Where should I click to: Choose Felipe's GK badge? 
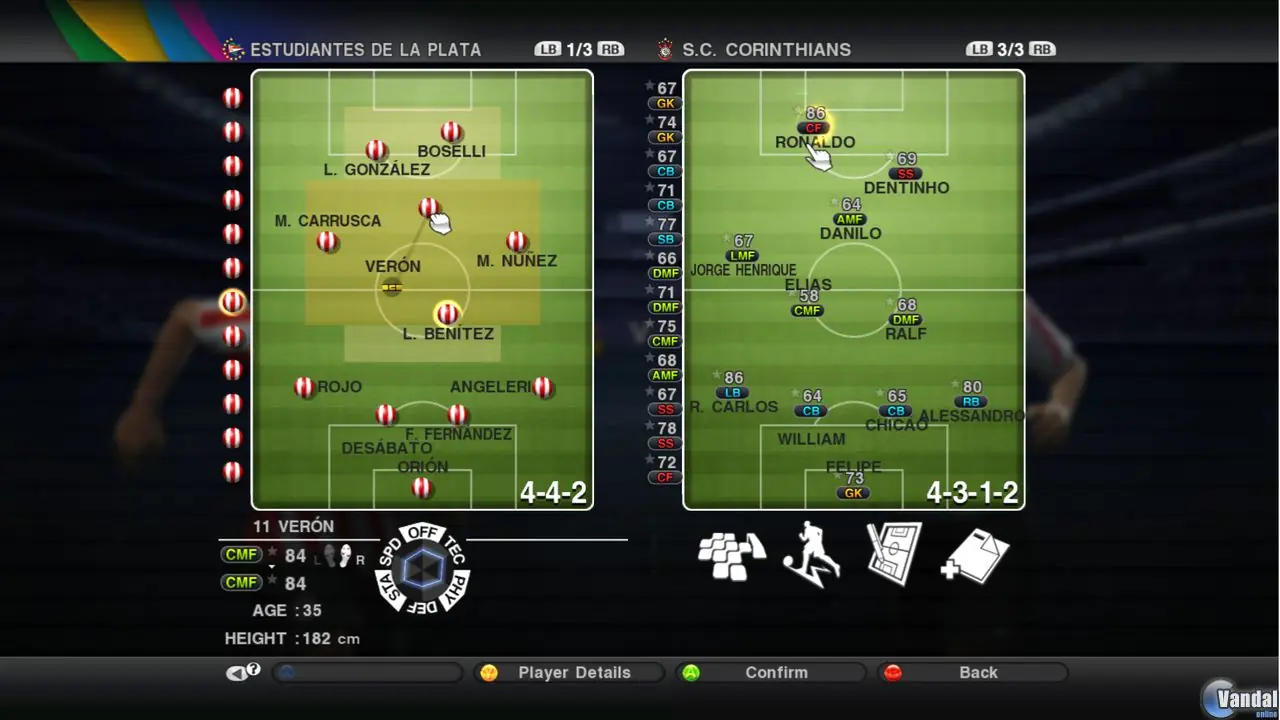point(853,493)
